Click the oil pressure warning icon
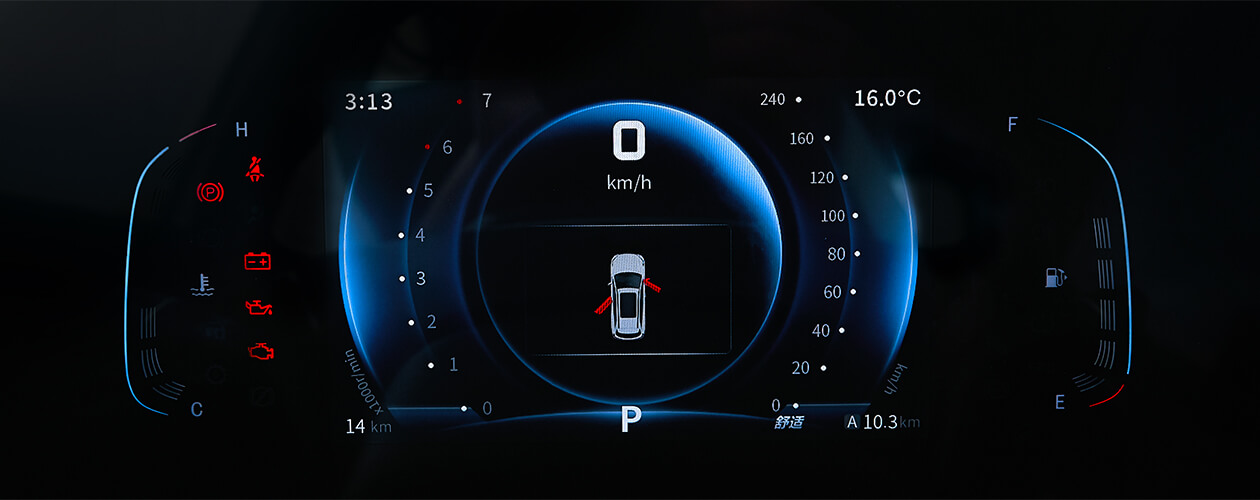 (259, 306)
